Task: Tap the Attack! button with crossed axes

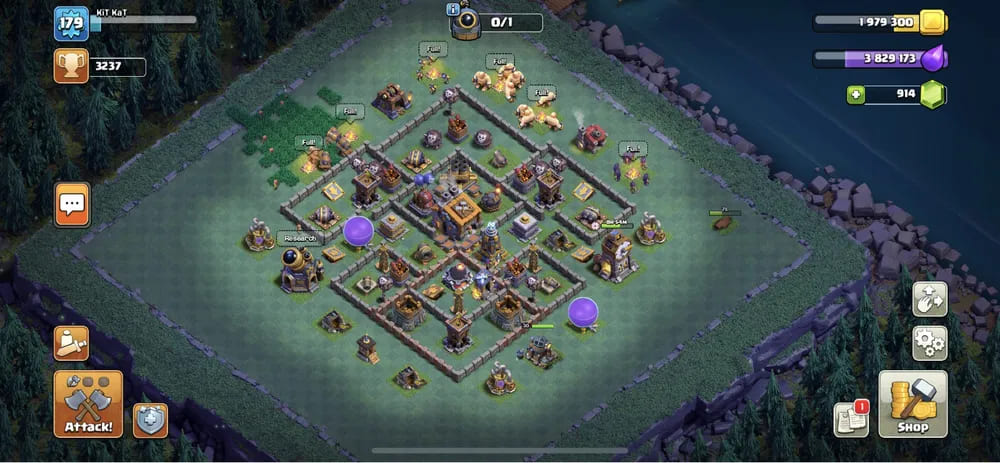Action: (x=88, y=403)
